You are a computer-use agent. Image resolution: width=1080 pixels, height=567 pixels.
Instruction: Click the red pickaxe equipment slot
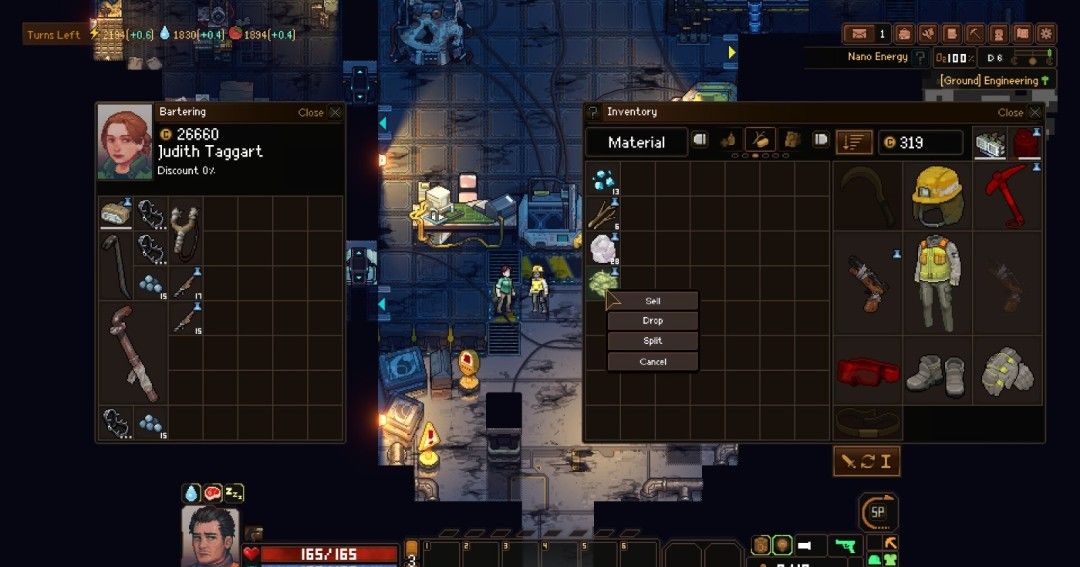click(1007, 197)
